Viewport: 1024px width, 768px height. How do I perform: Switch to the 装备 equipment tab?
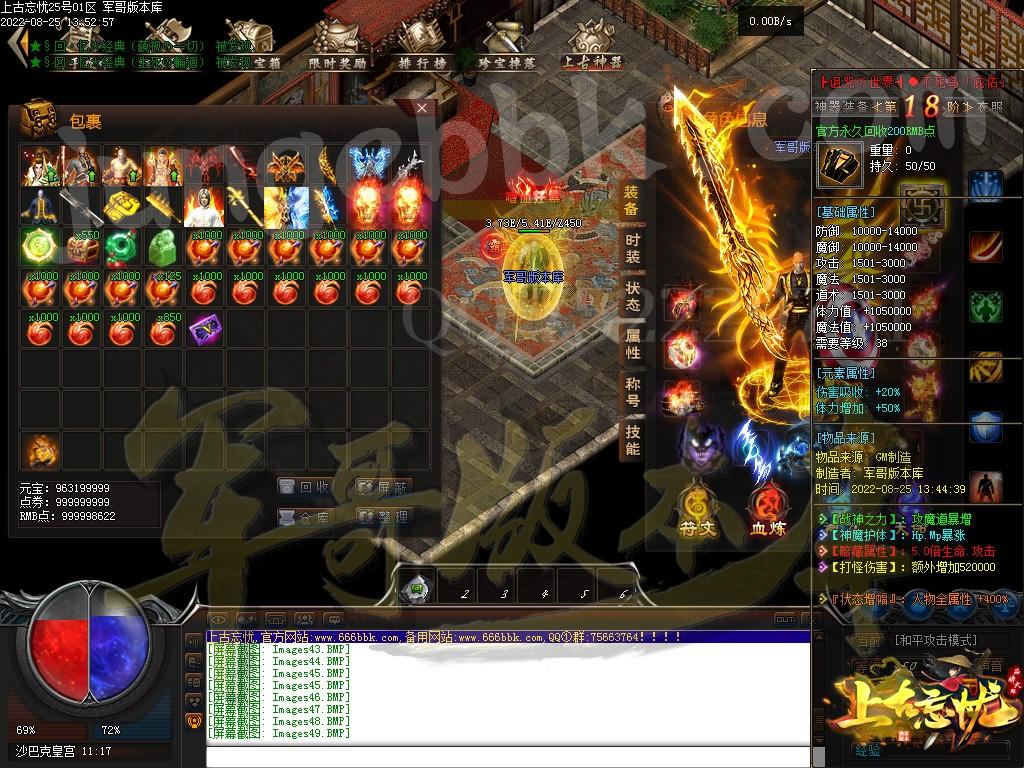632,200
